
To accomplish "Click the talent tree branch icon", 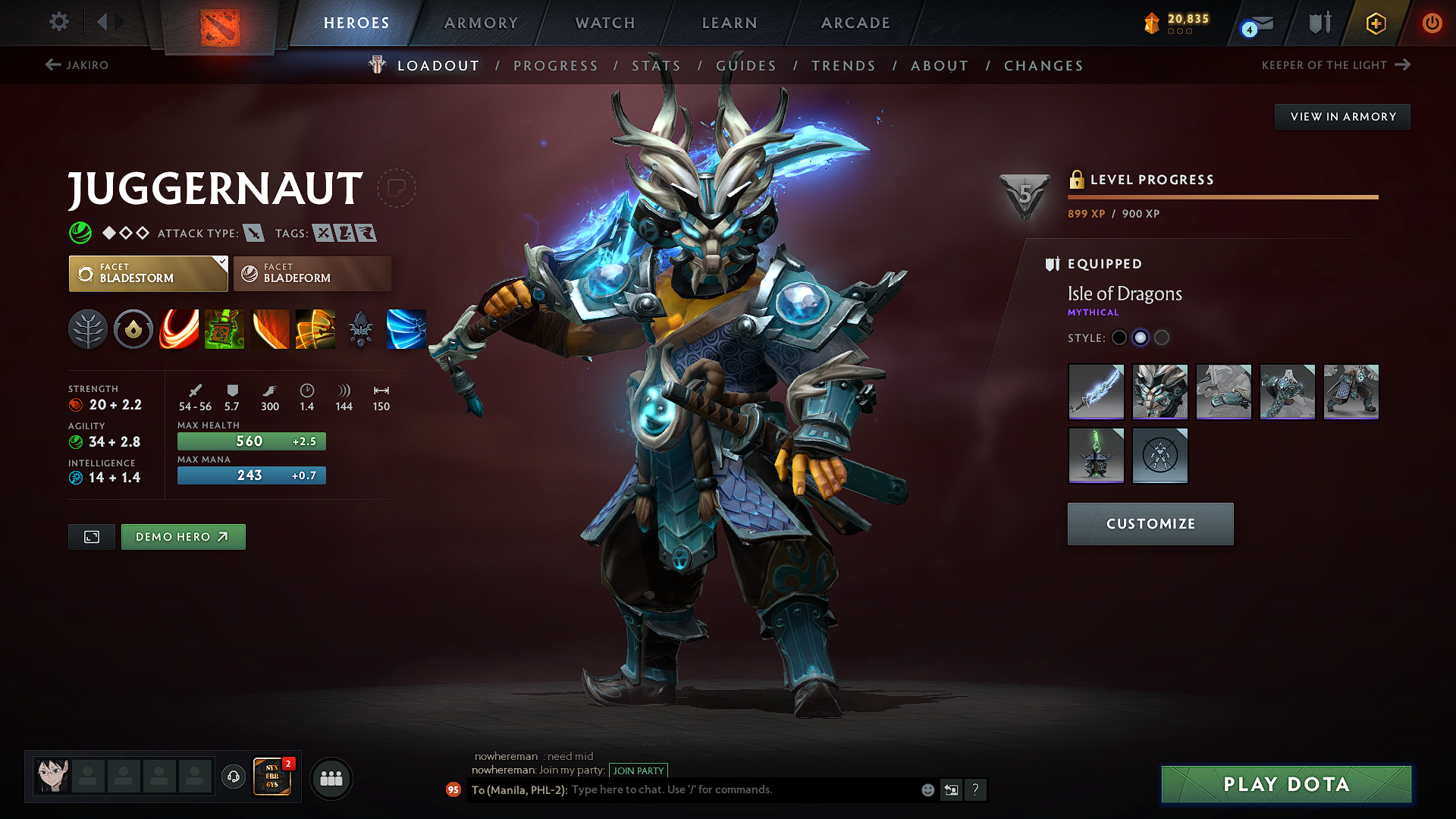I will [88, 329].
